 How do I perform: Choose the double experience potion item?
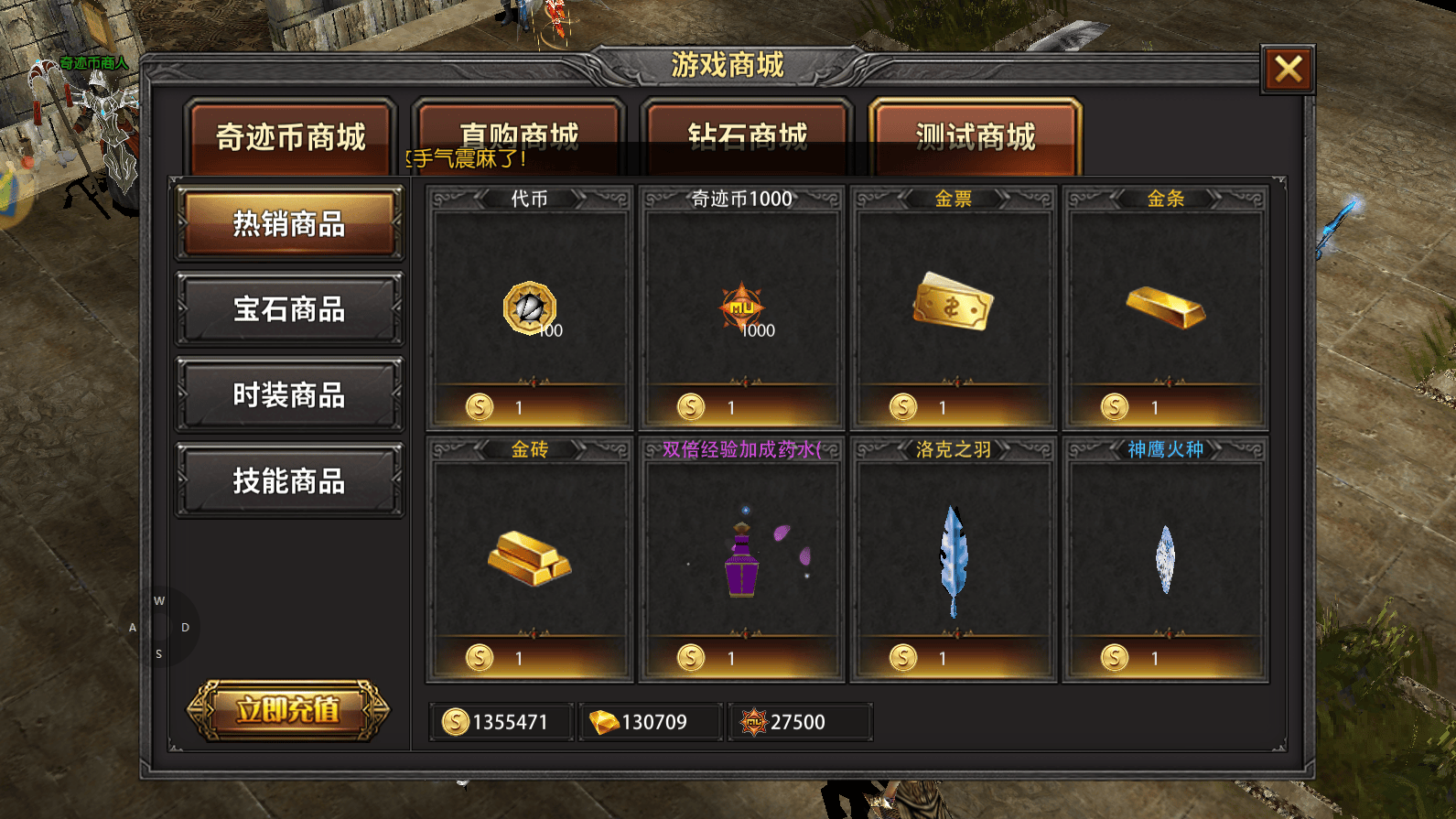(741, 559)
